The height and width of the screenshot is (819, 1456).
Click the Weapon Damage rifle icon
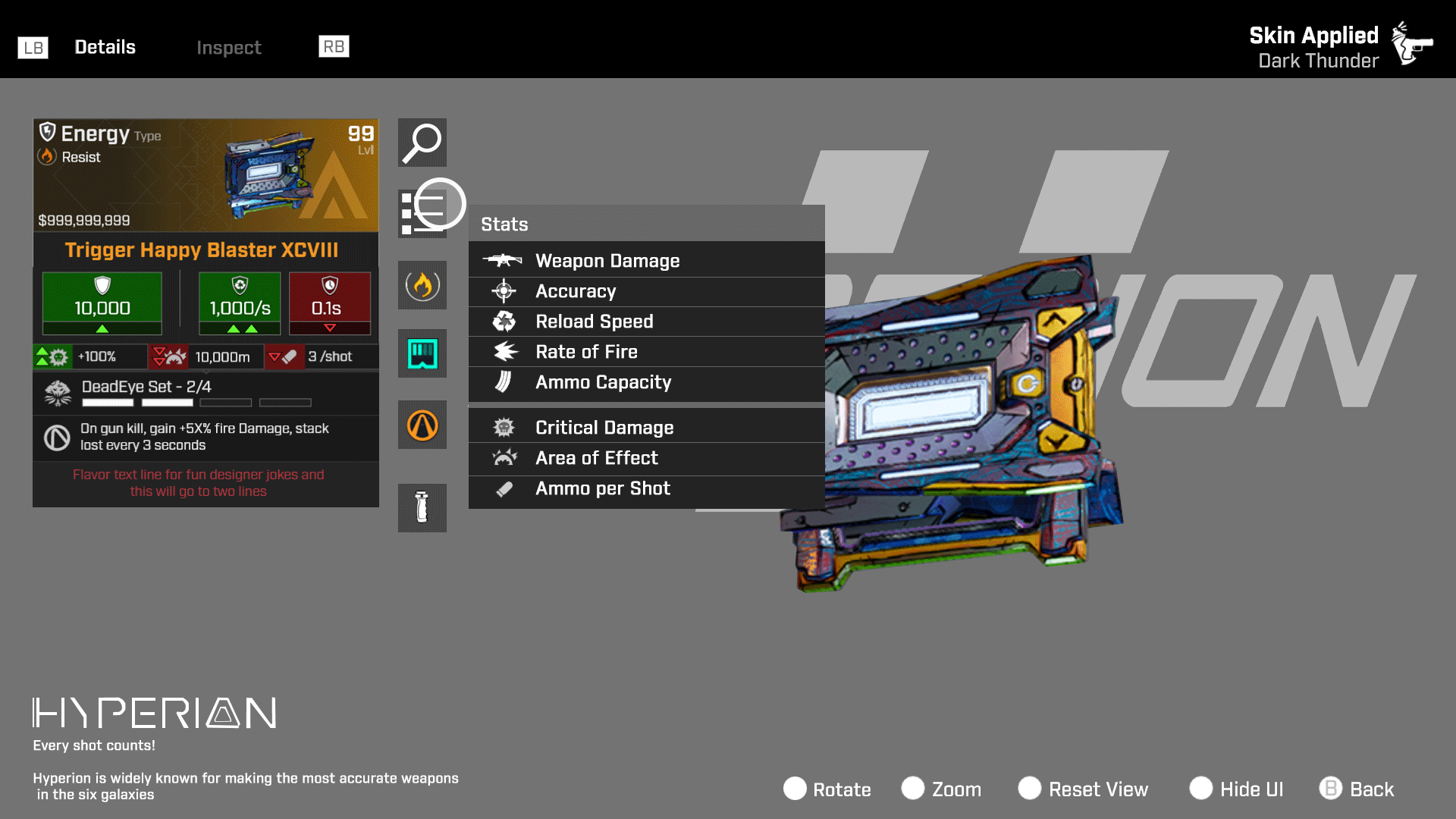pyautogui.click(x=503, y=260)
